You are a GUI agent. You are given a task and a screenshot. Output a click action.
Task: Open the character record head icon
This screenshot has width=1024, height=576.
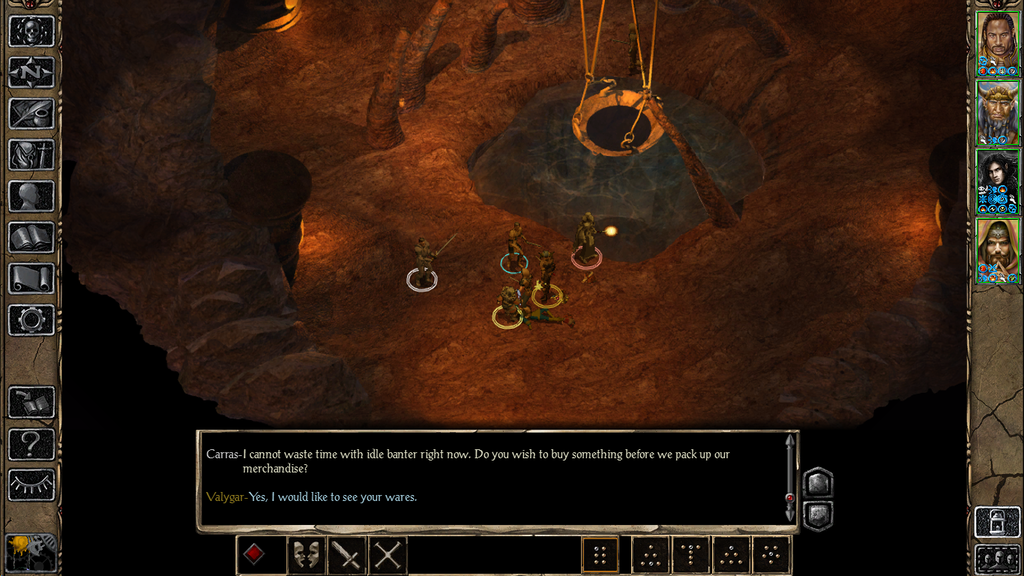tap(31, 196)
